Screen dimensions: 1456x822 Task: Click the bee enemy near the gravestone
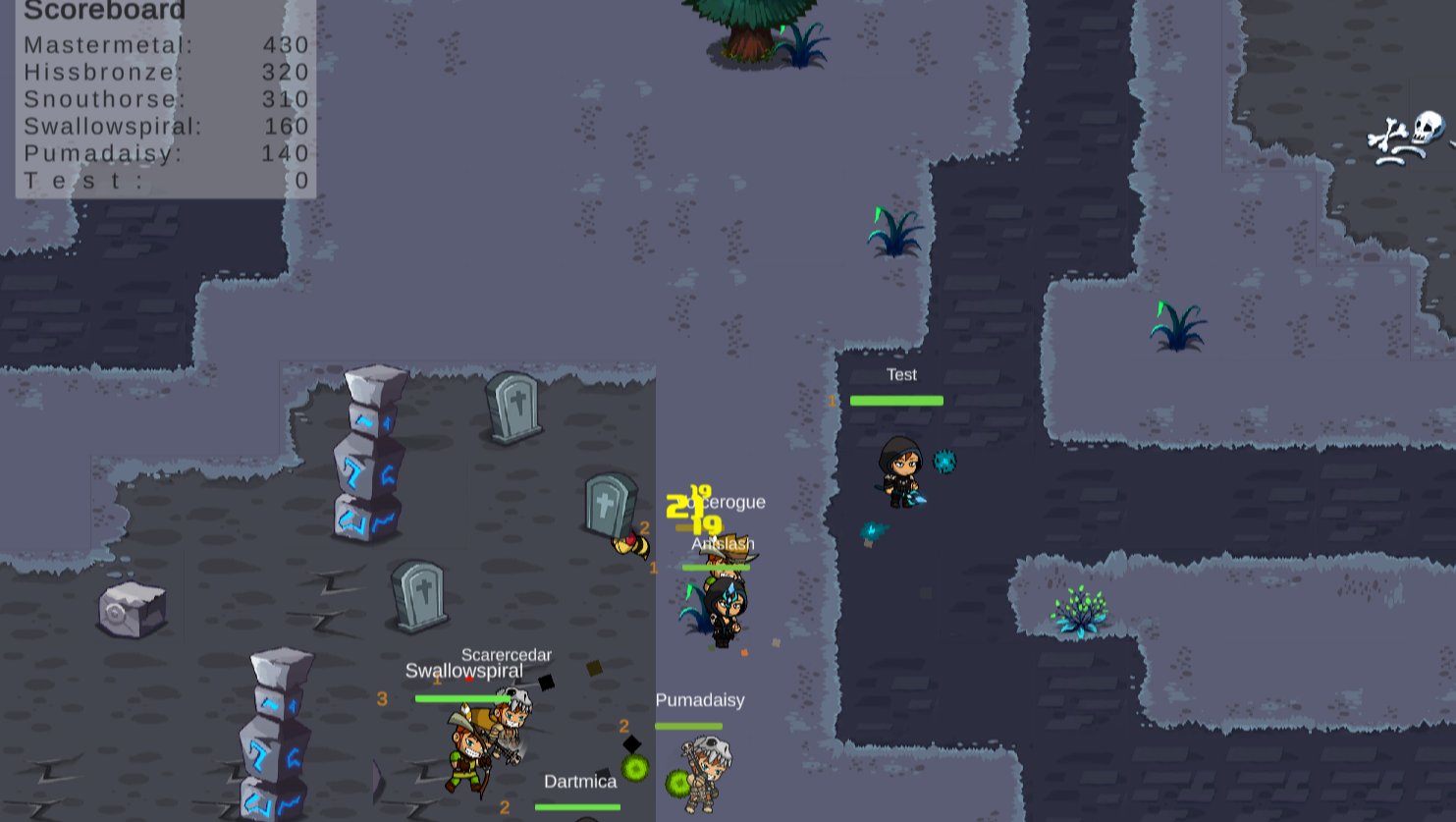(x=628, y=545)
